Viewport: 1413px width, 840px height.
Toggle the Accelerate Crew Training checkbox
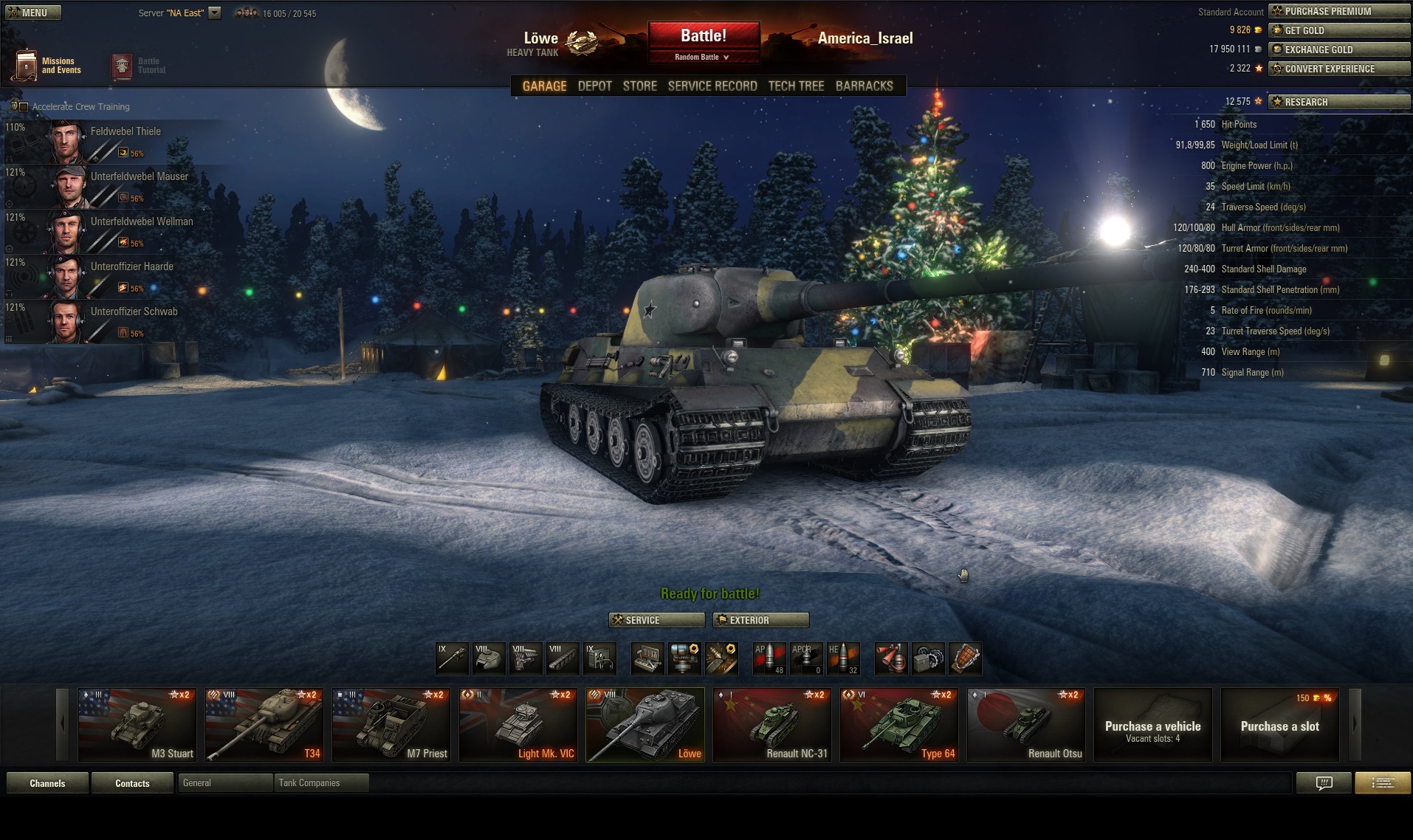pos(23,107)
